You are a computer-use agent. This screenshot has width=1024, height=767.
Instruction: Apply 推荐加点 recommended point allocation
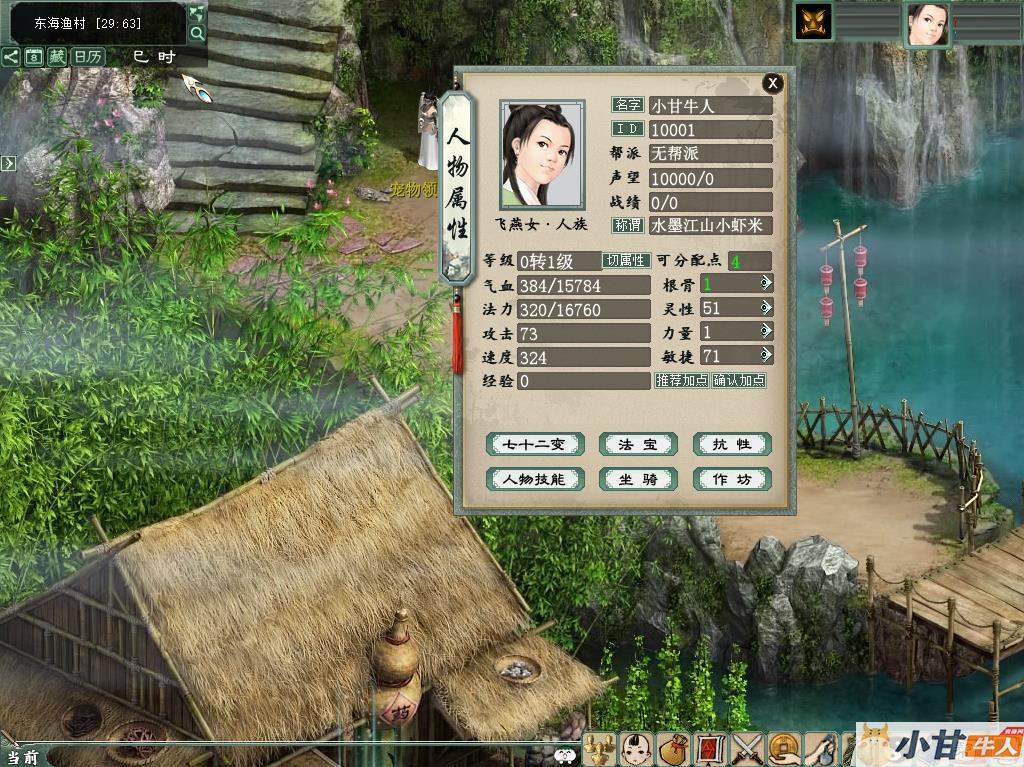point(682,381)
